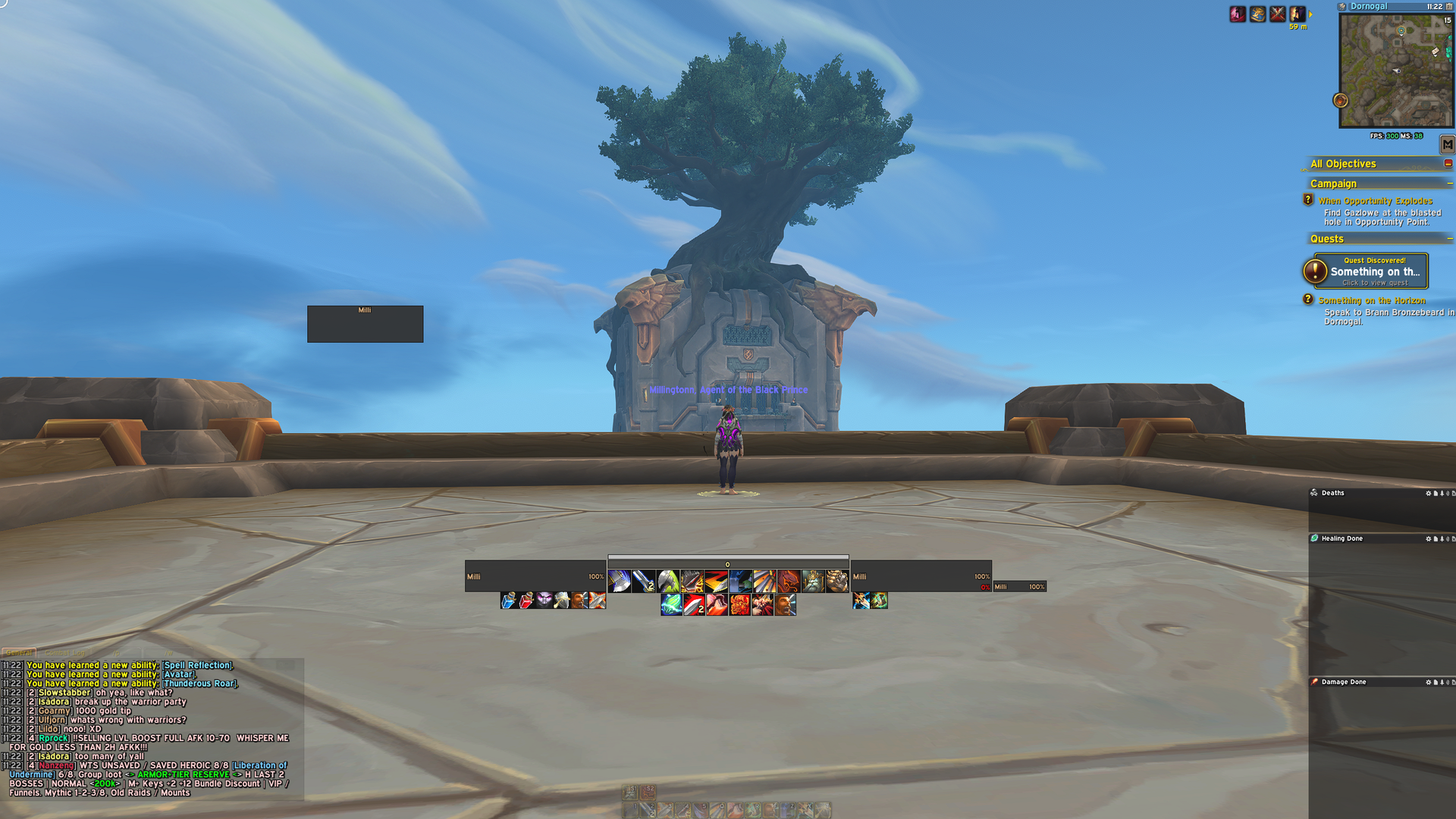This screenshot has width=1456, height=819.
Task: Open the calendar icon beside the clock
Action: tap(1449, 8)
